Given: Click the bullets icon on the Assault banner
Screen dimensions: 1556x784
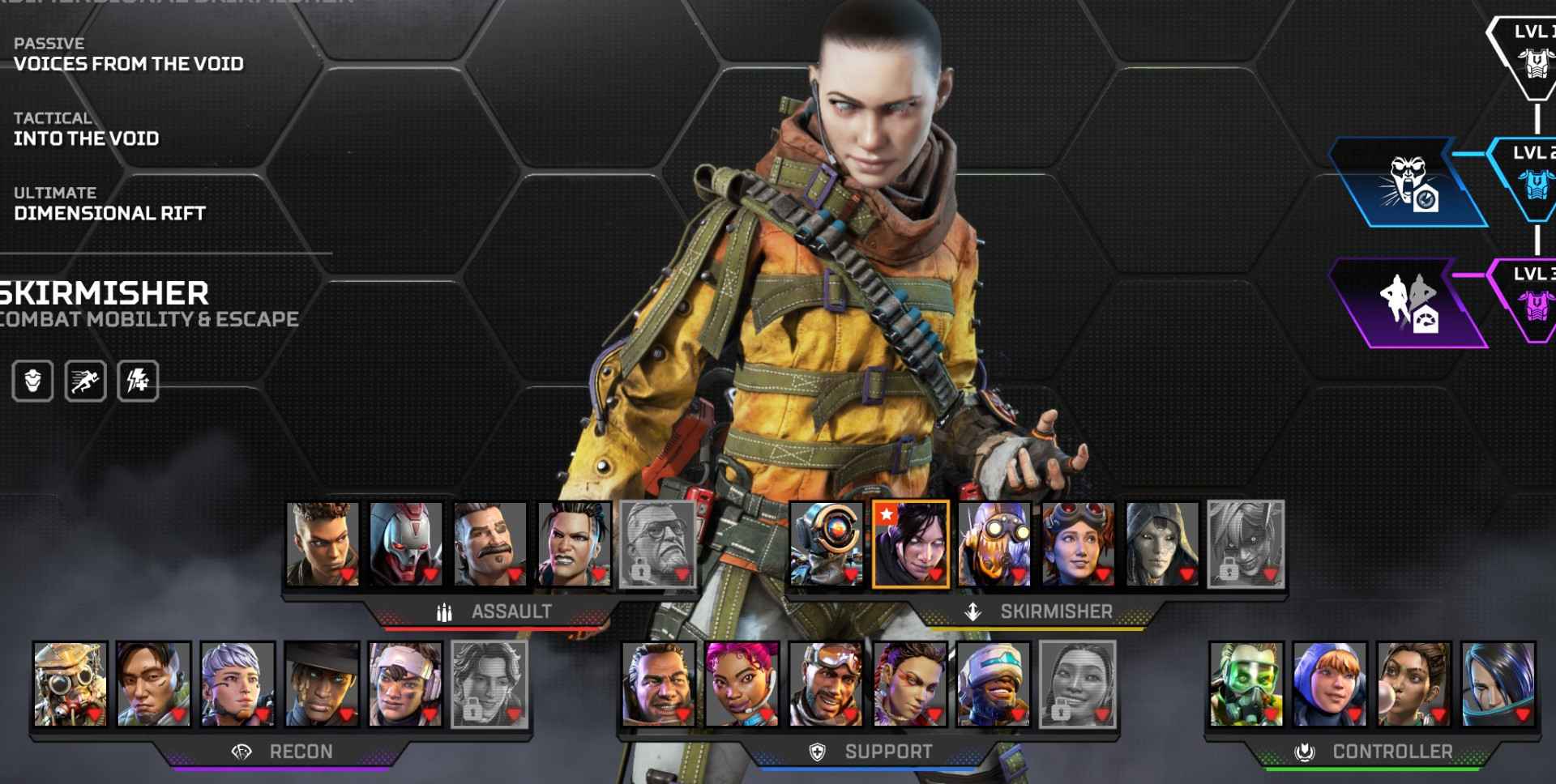Looking at the screenshot, I should [444, 611].
